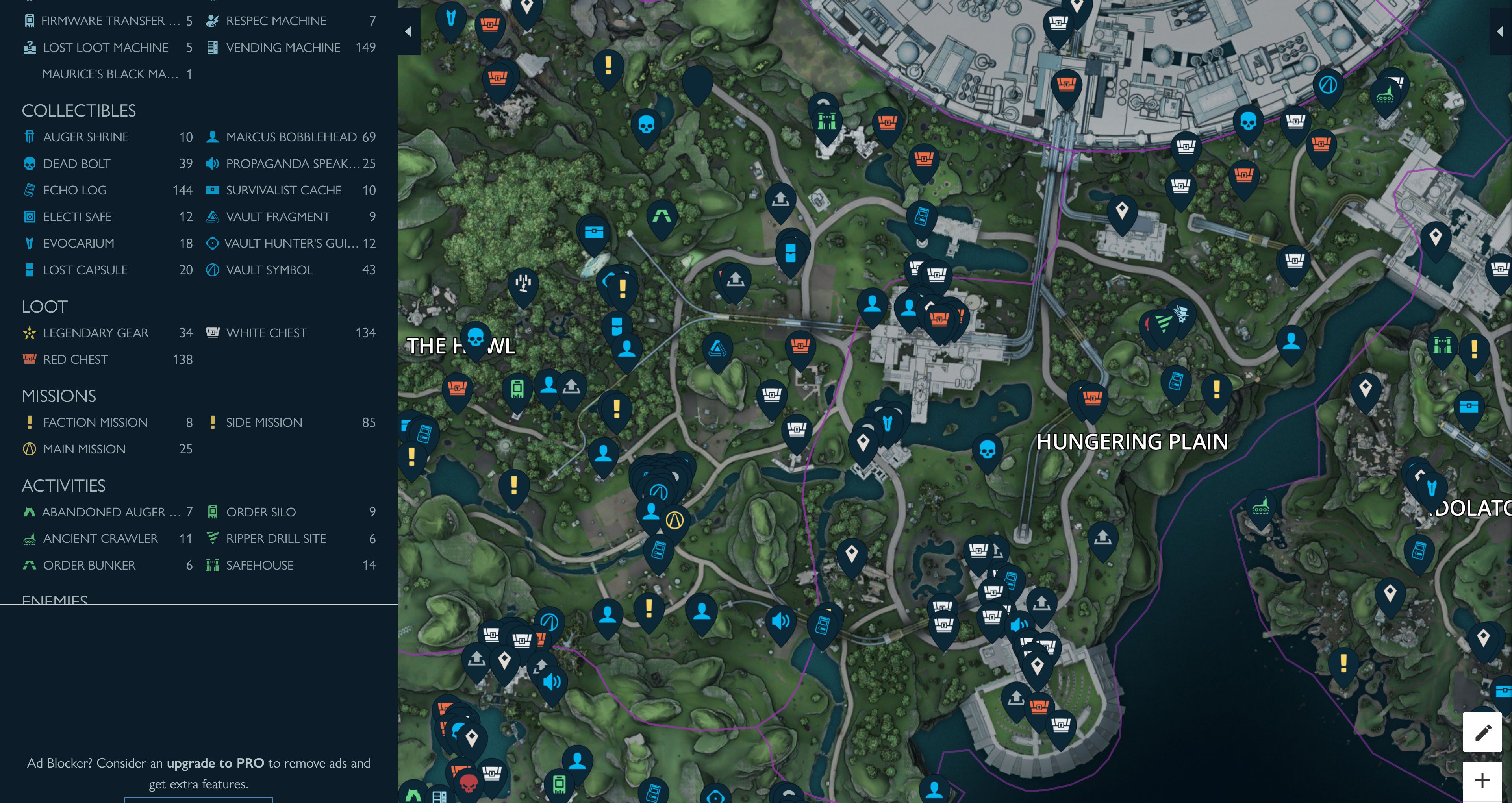The height and width of the screenshot is (803, 1512).
Task: Click the map zoom-in plus button
Action: pyautogui.click(x=1482, y=781)
